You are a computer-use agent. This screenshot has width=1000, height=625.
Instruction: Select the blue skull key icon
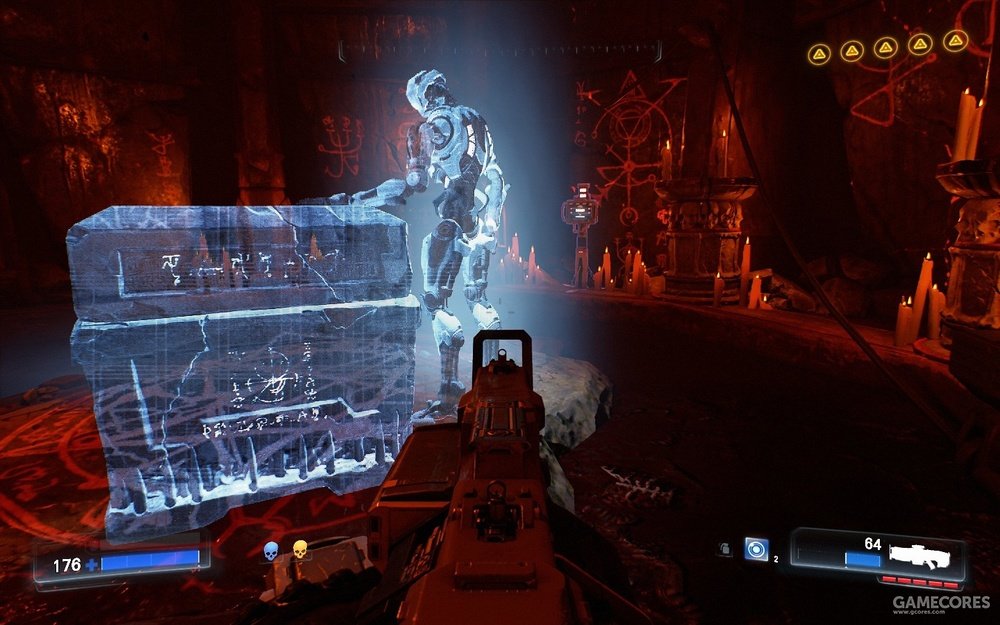tap(270, 549)
